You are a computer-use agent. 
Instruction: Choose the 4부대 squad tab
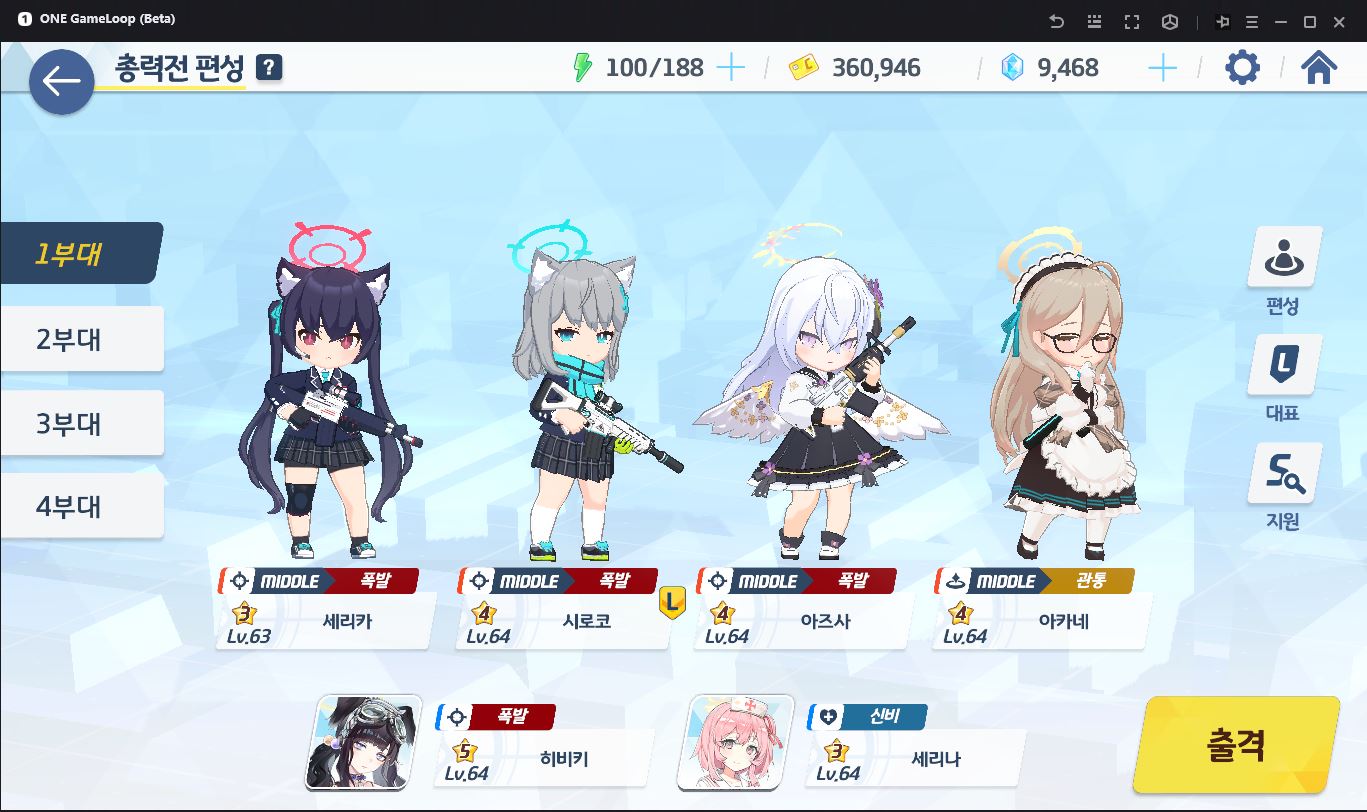[x=80, y=506]
